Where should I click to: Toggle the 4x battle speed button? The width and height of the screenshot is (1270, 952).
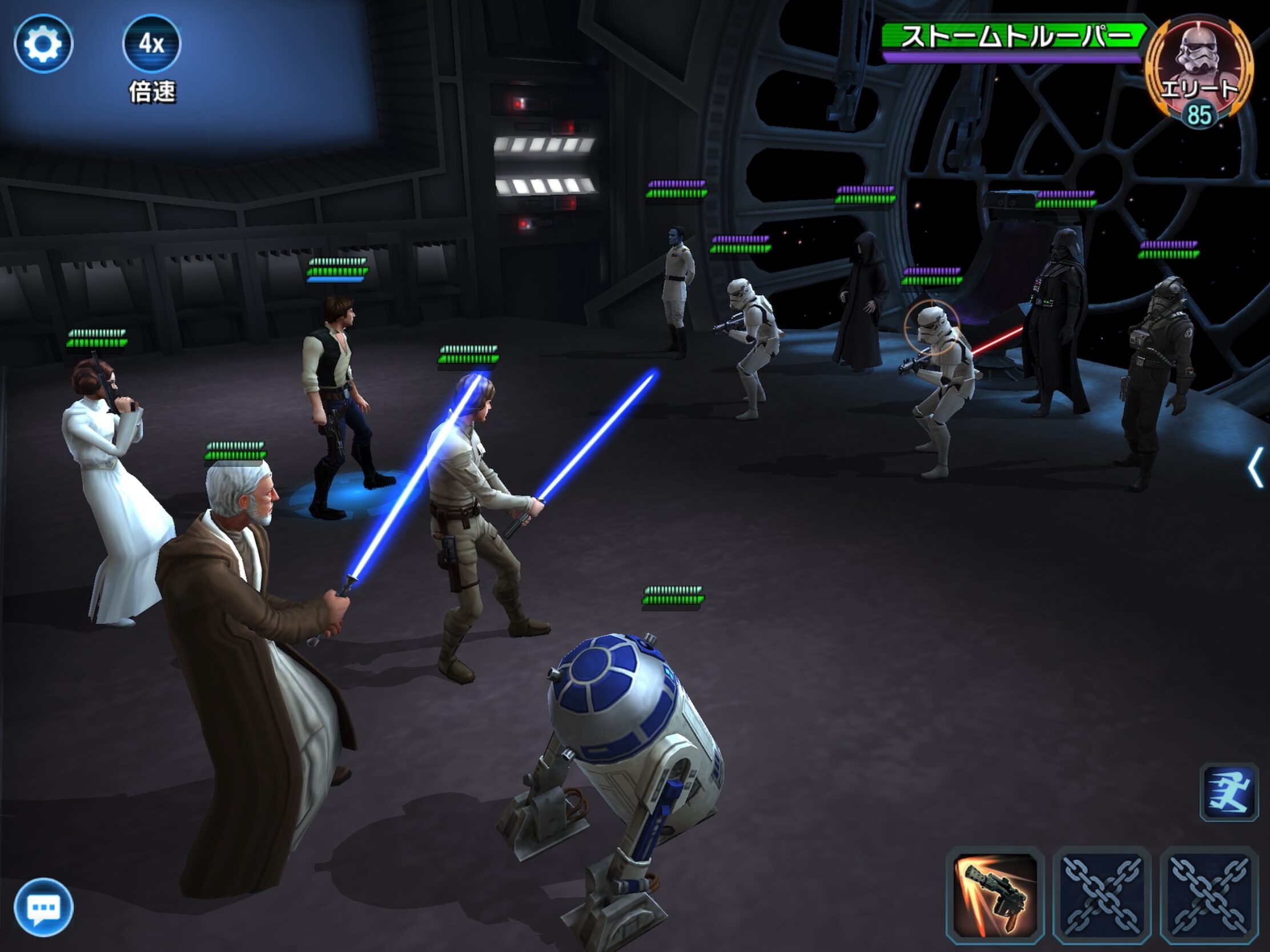[x=151, y=43]
